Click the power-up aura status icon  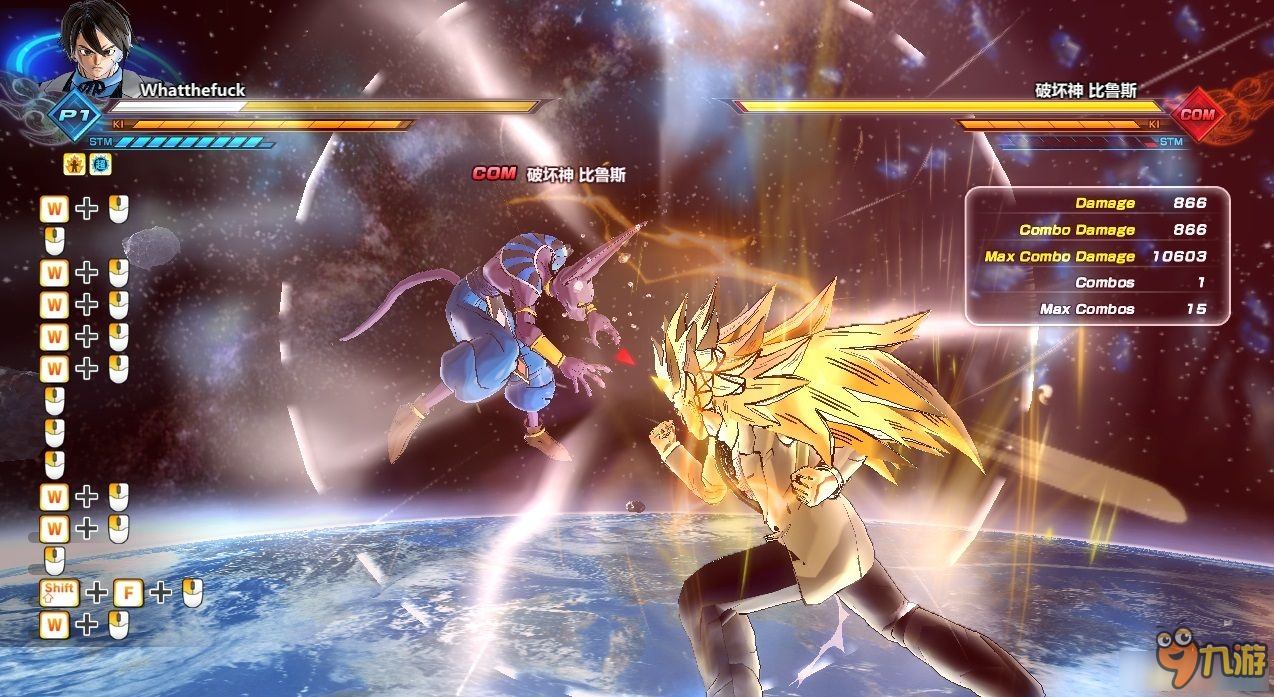[74, 165]
